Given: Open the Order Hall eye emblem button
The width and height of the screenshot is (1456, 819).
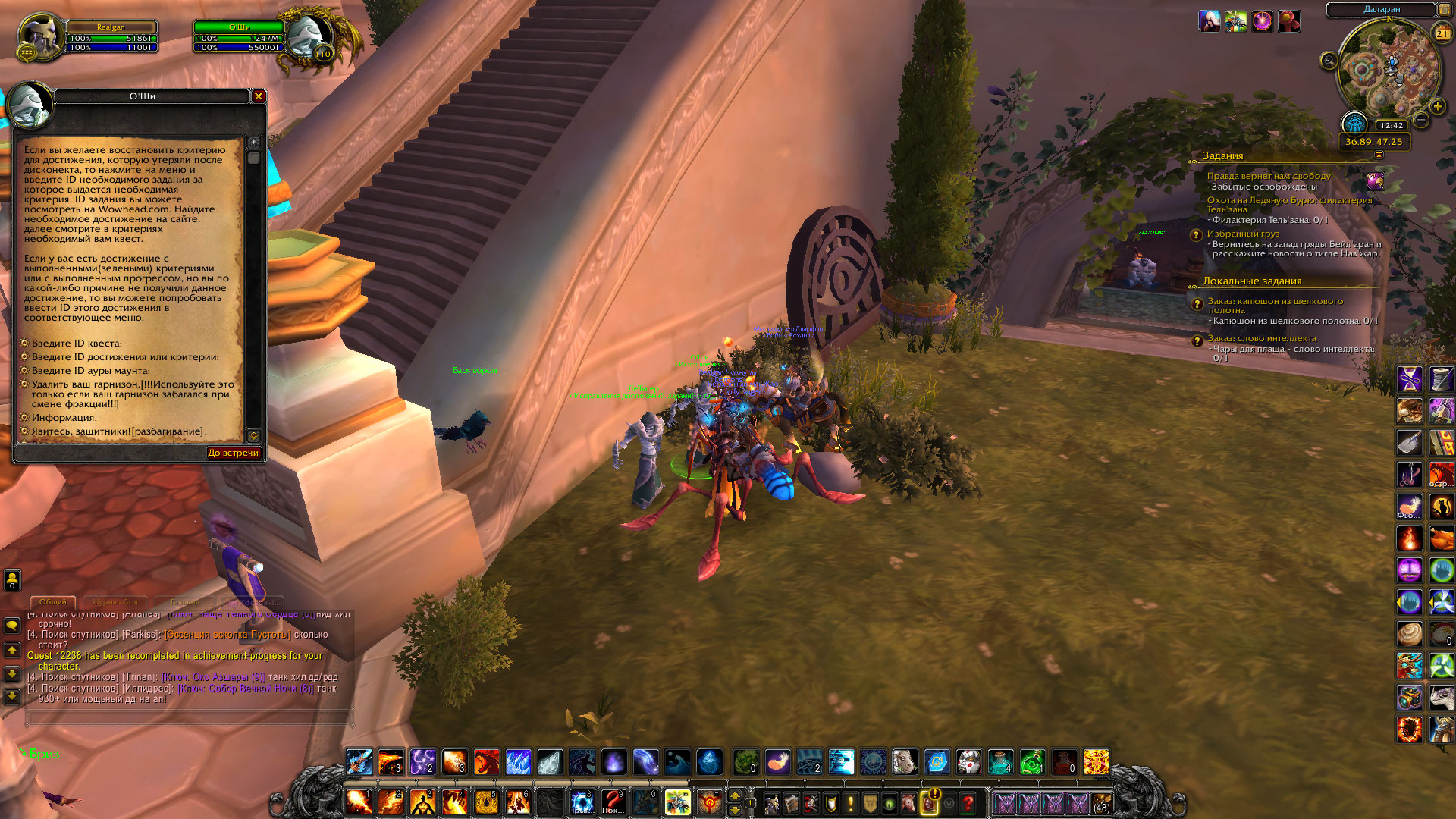Looking at the screenshot, I should [1354, 124].
